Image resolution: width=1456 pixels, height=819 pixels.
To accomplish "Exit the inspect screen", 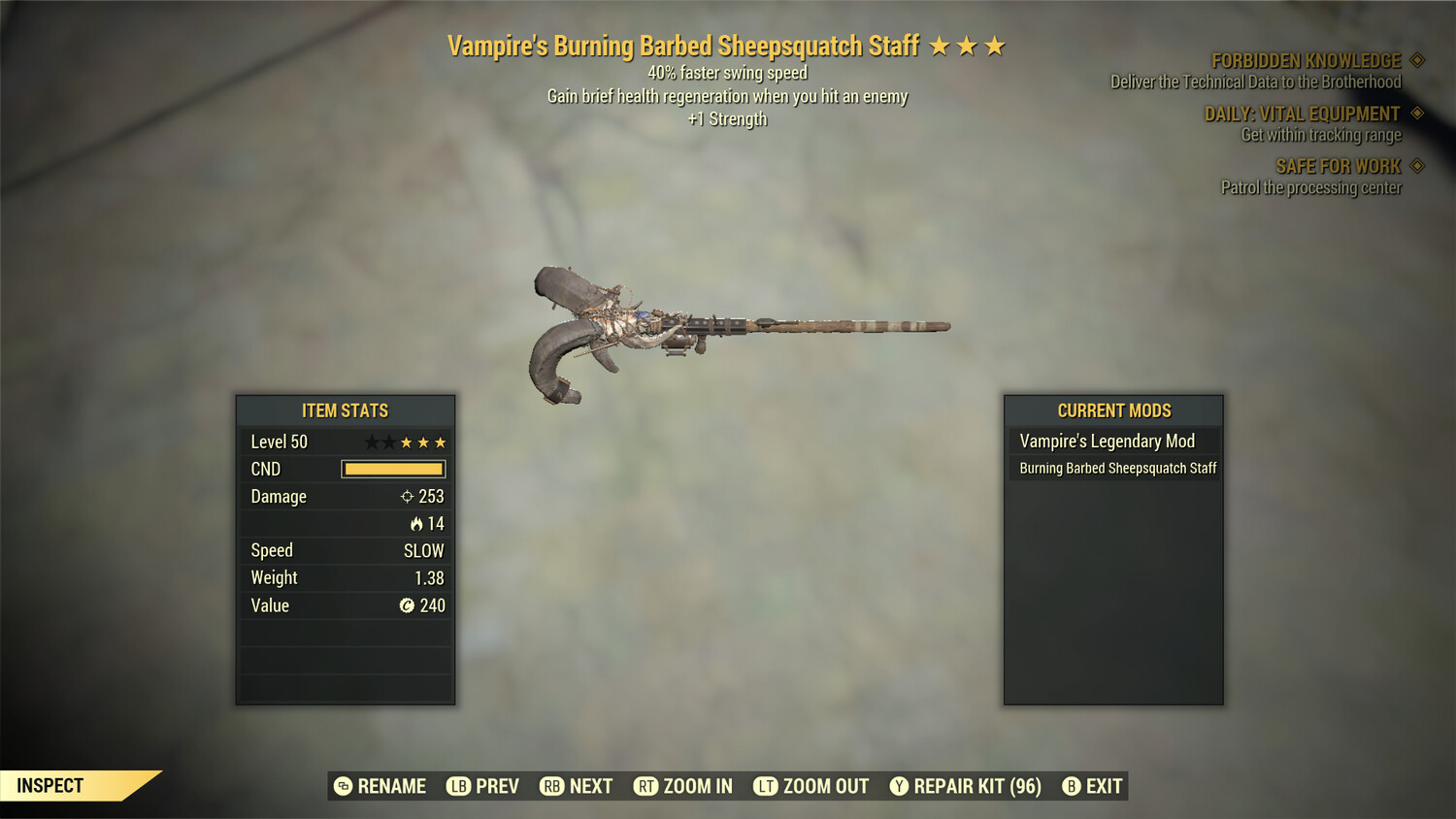I will [1092, 786].
